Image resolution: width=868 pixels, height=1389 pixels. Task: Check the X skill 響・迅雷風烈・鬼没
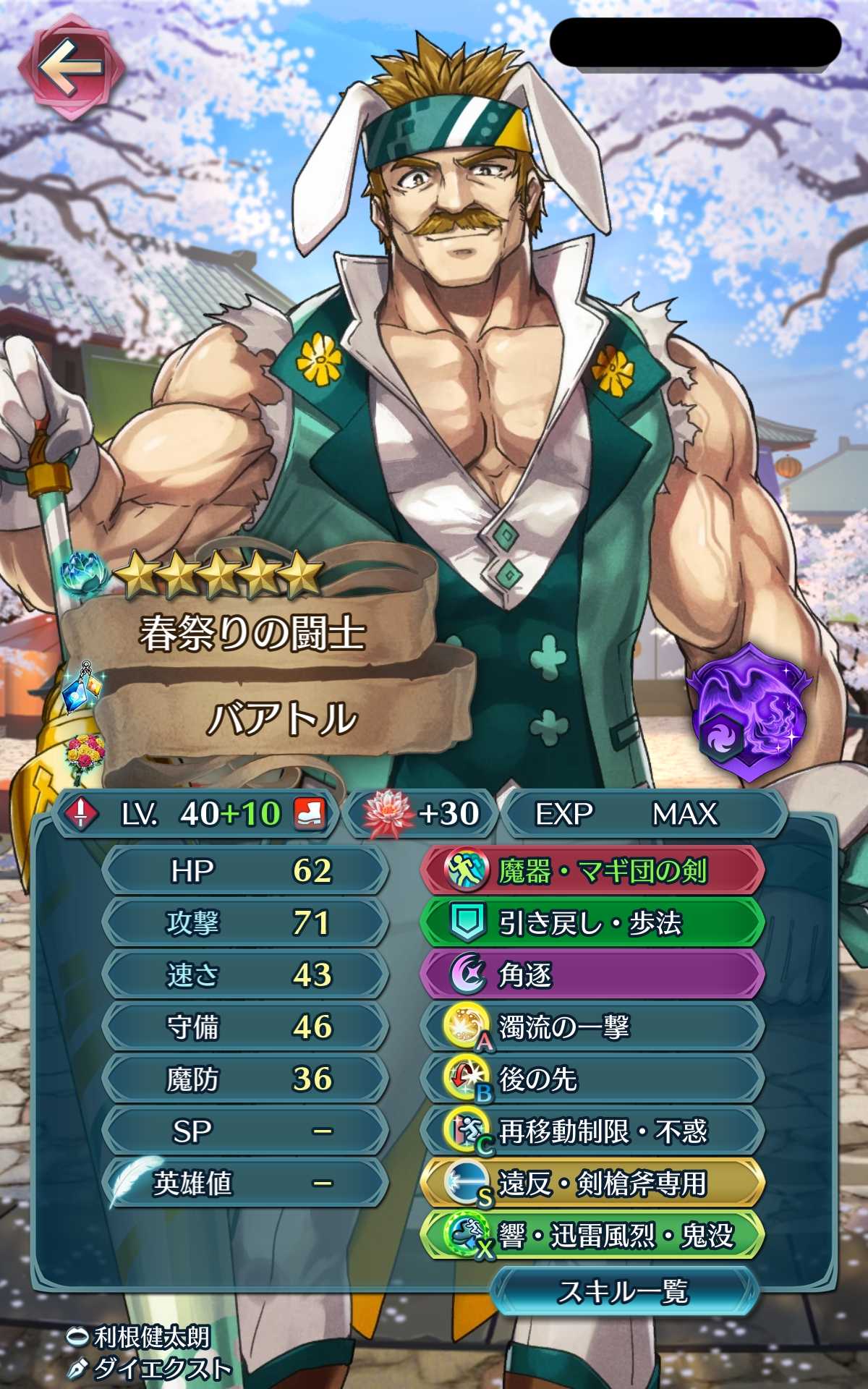(593, 1236)
